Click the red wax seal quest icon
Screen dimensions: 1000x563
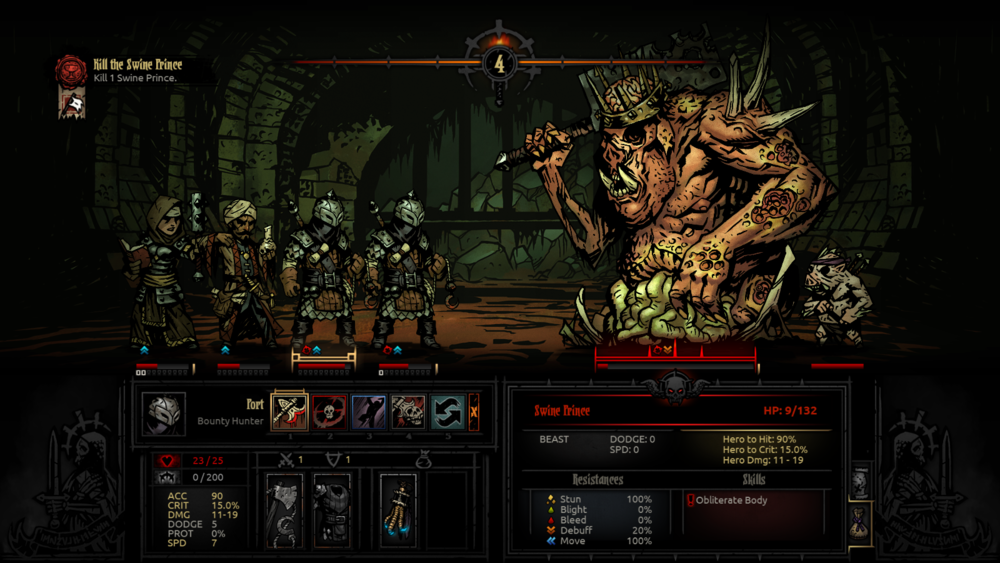pyautogui.click(x=71, y=70)
